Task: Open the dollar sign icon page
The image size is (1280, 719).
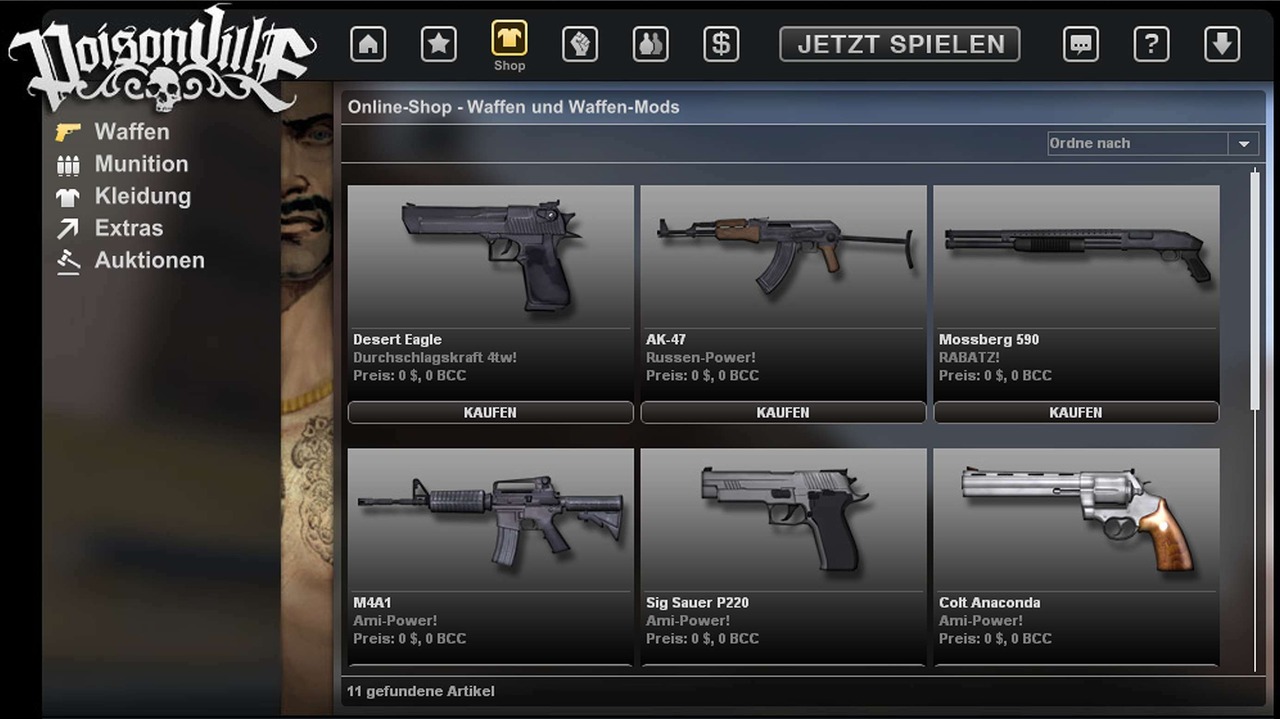Action: pyautogui.click(x=721, y=44)
